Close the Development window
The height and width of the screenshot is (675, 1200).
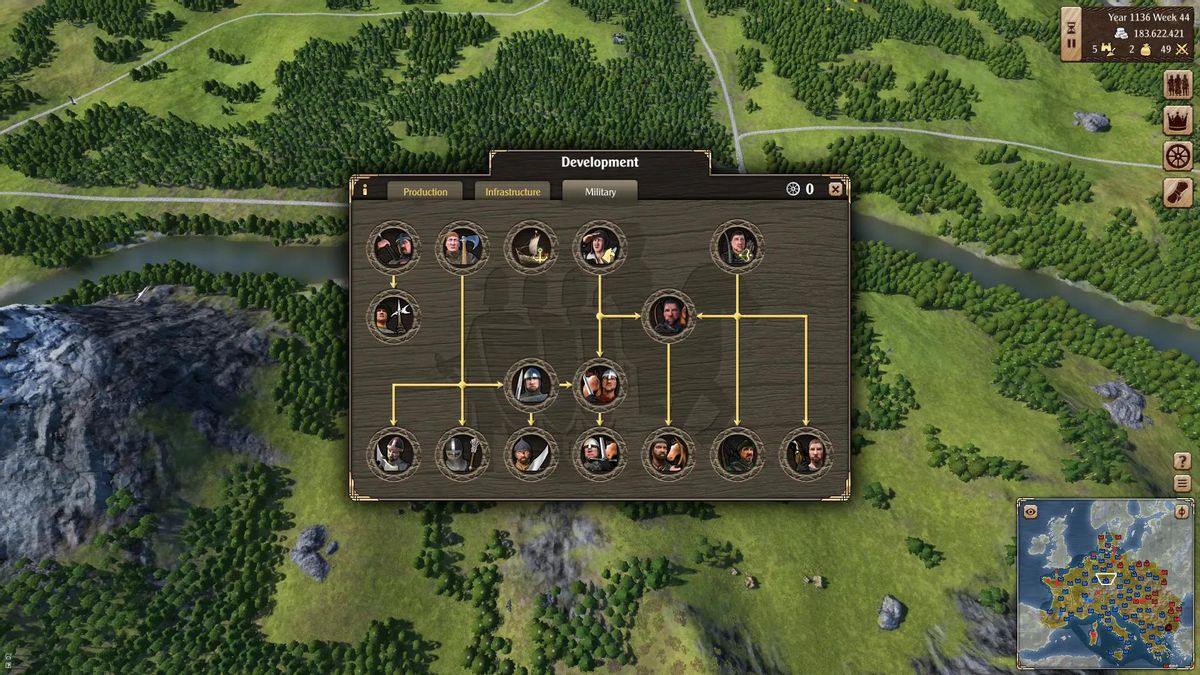(835, 189)
